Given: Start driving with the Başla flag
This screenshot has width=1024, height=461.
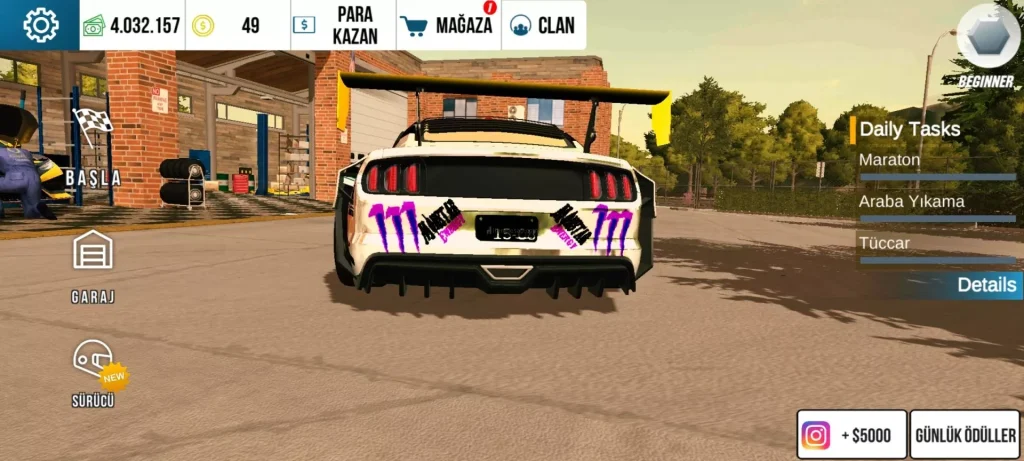Looking at the screenshot, I should [93, 146].
